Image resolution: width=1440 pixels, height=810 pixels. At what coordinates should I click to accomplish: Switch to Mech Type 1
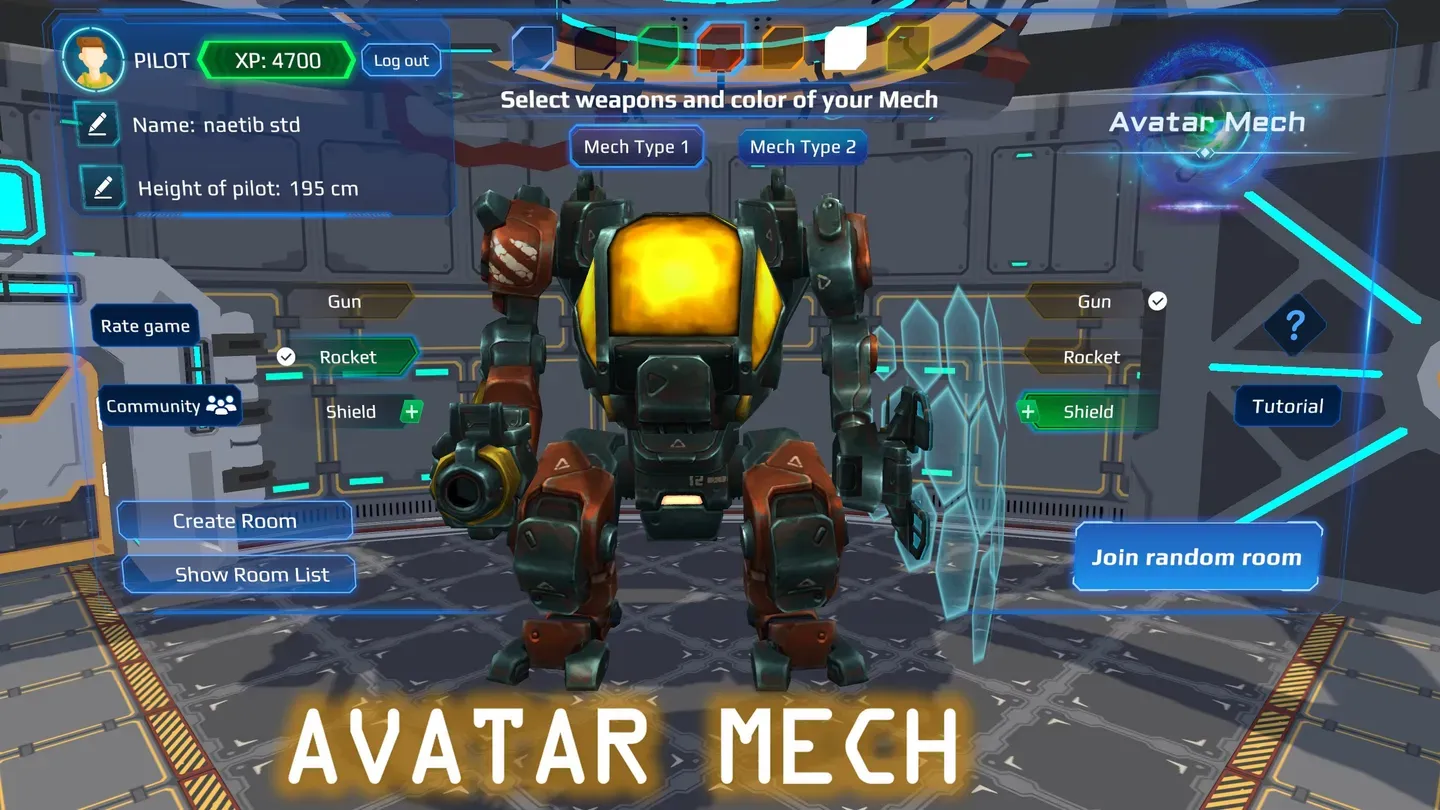637,146
